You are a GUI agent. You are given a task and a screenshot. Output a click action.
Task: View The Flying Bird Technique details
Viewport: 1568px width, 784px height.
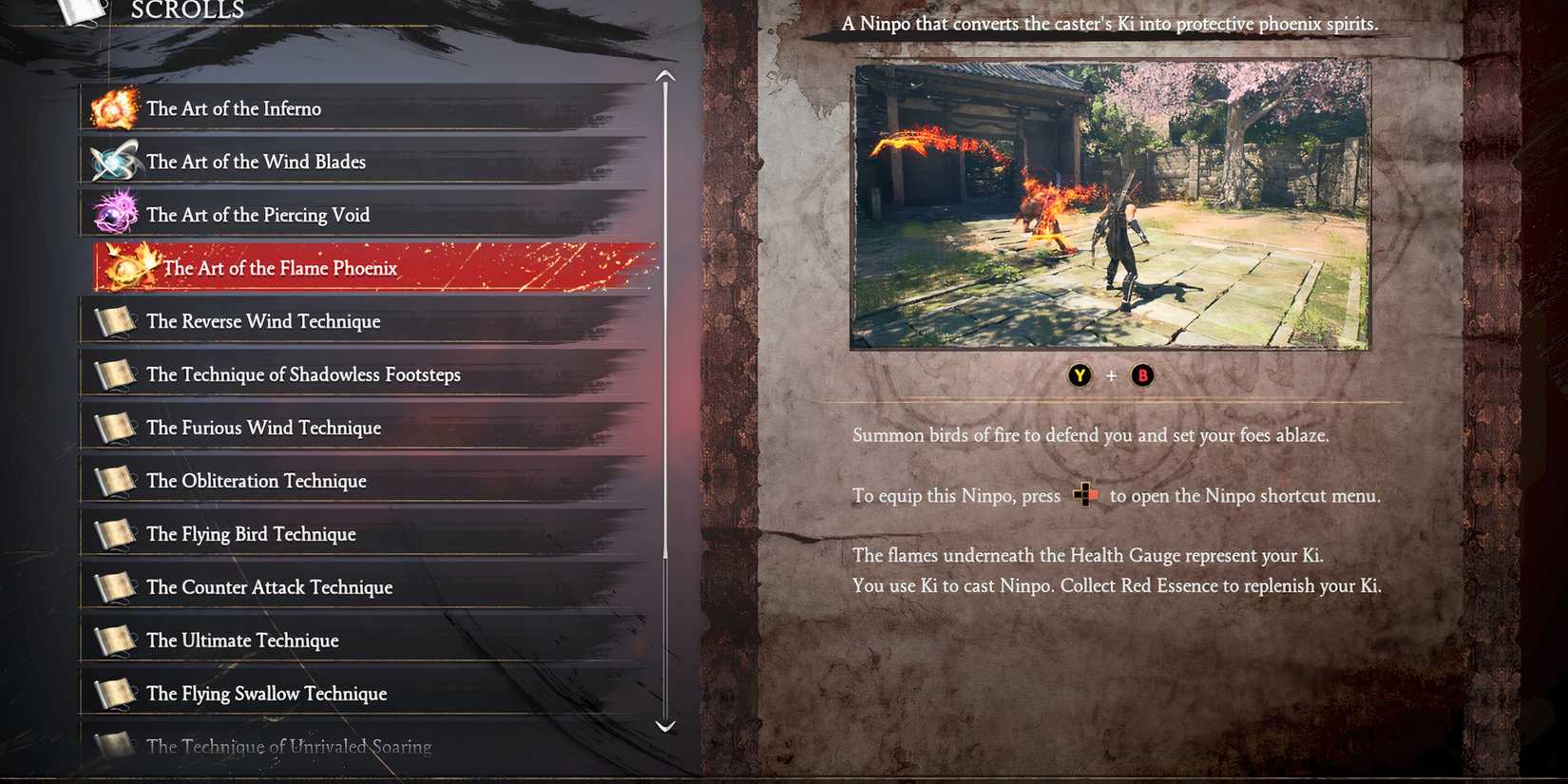[x=250, y=533]
